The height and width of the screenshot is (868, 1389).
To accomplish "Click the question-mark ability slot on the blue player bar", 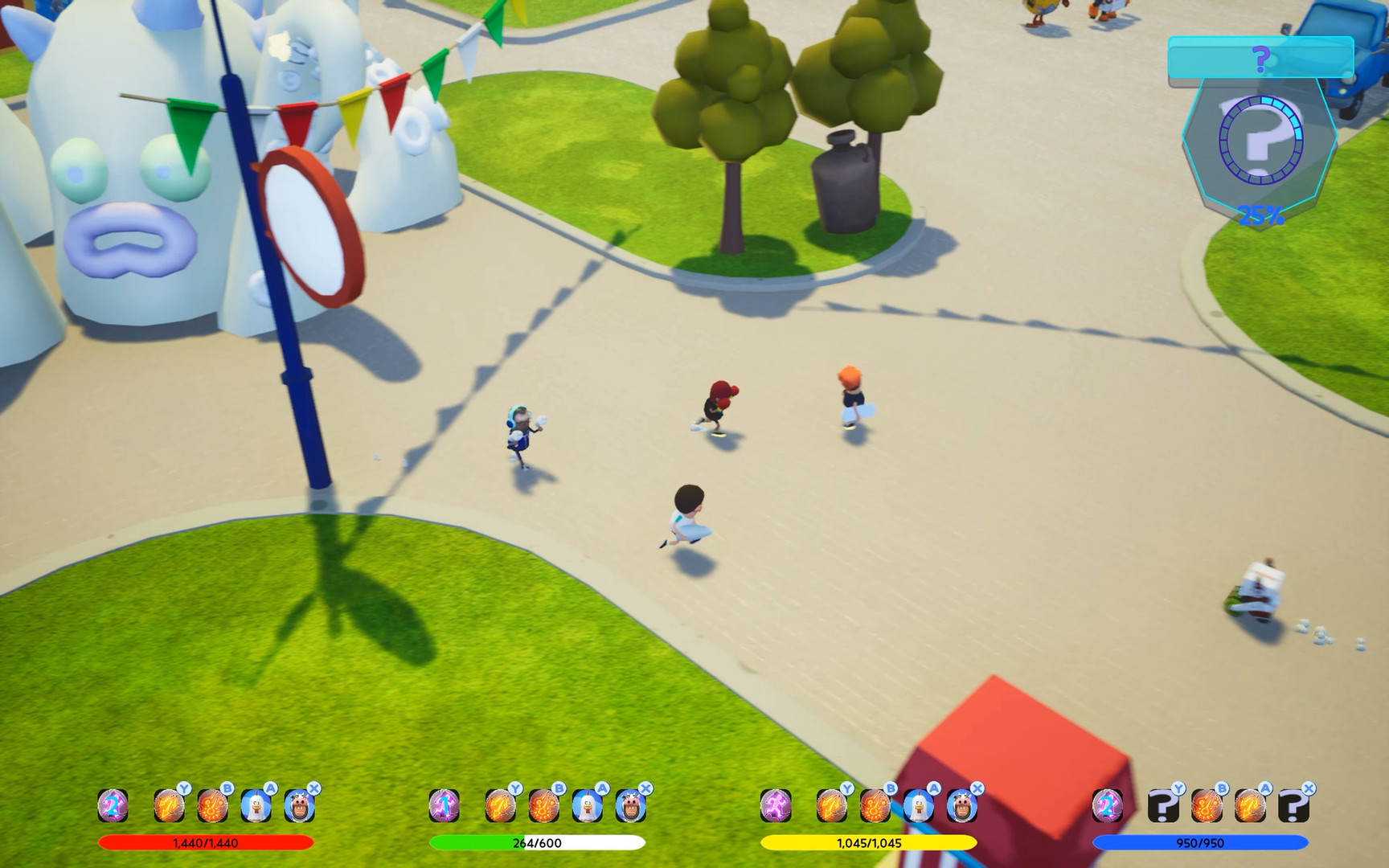I will pyautogui.click(x=1162, y=806).
